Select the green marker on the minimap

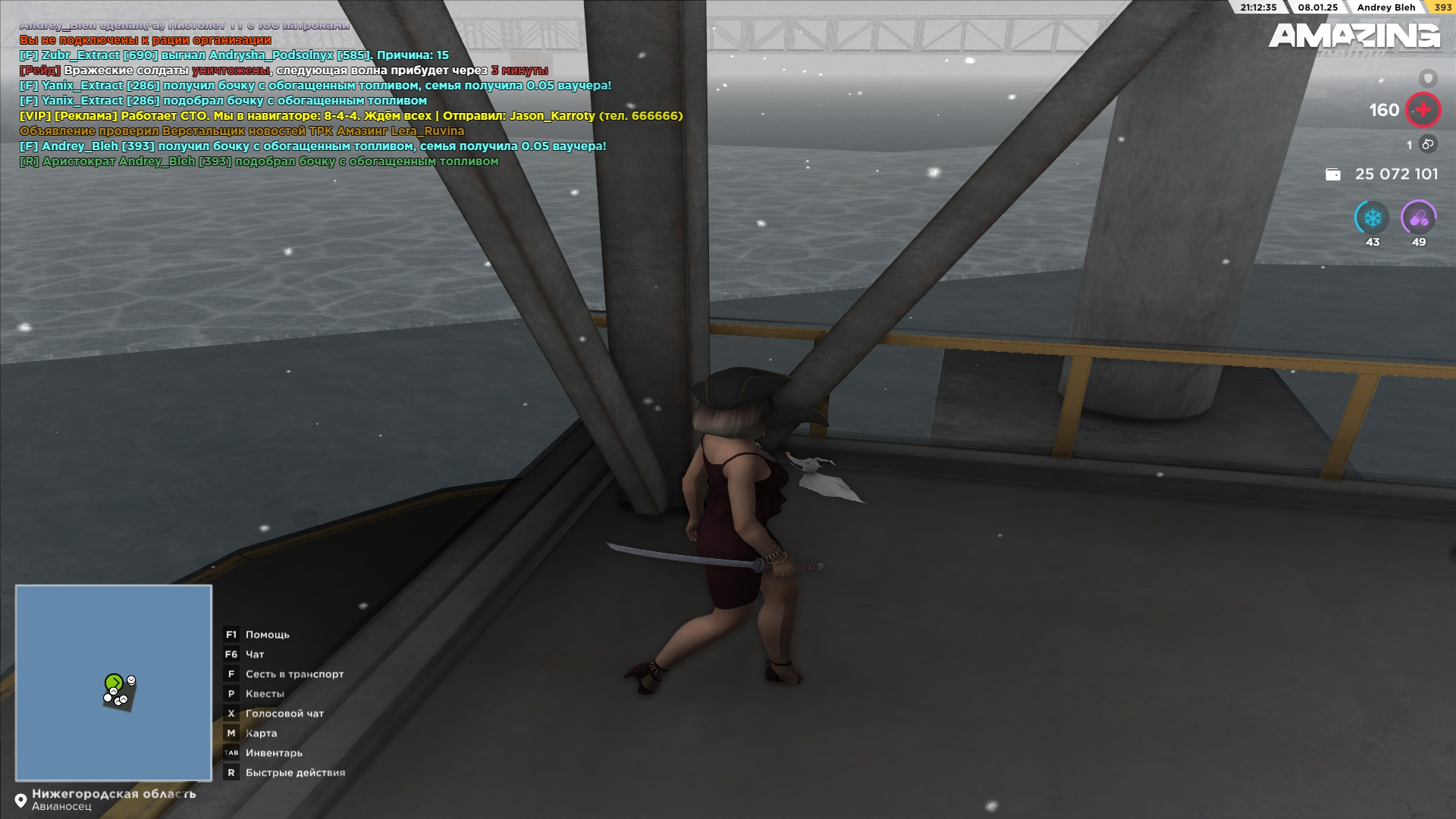[114, 682]
